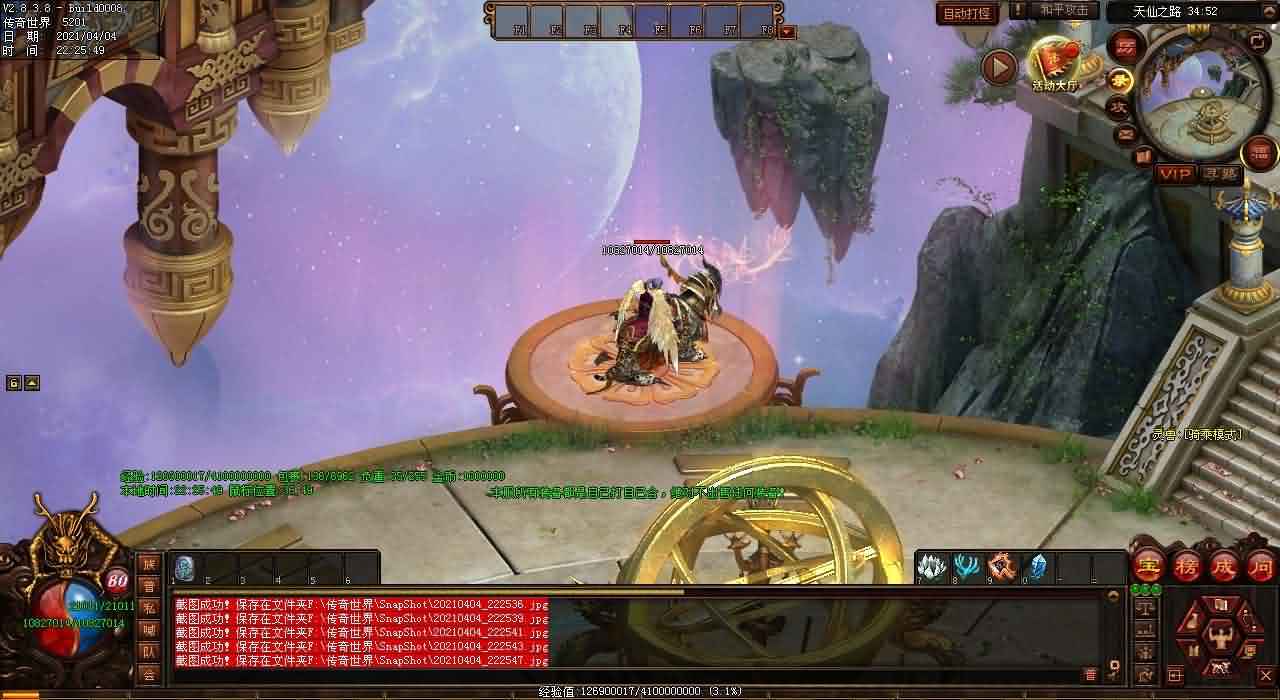This screenshot has width=1280, height=700.
Task: Toggle the 自动打怪 auto-fight button
Action: pyautogui.click(x=967, y=13)
